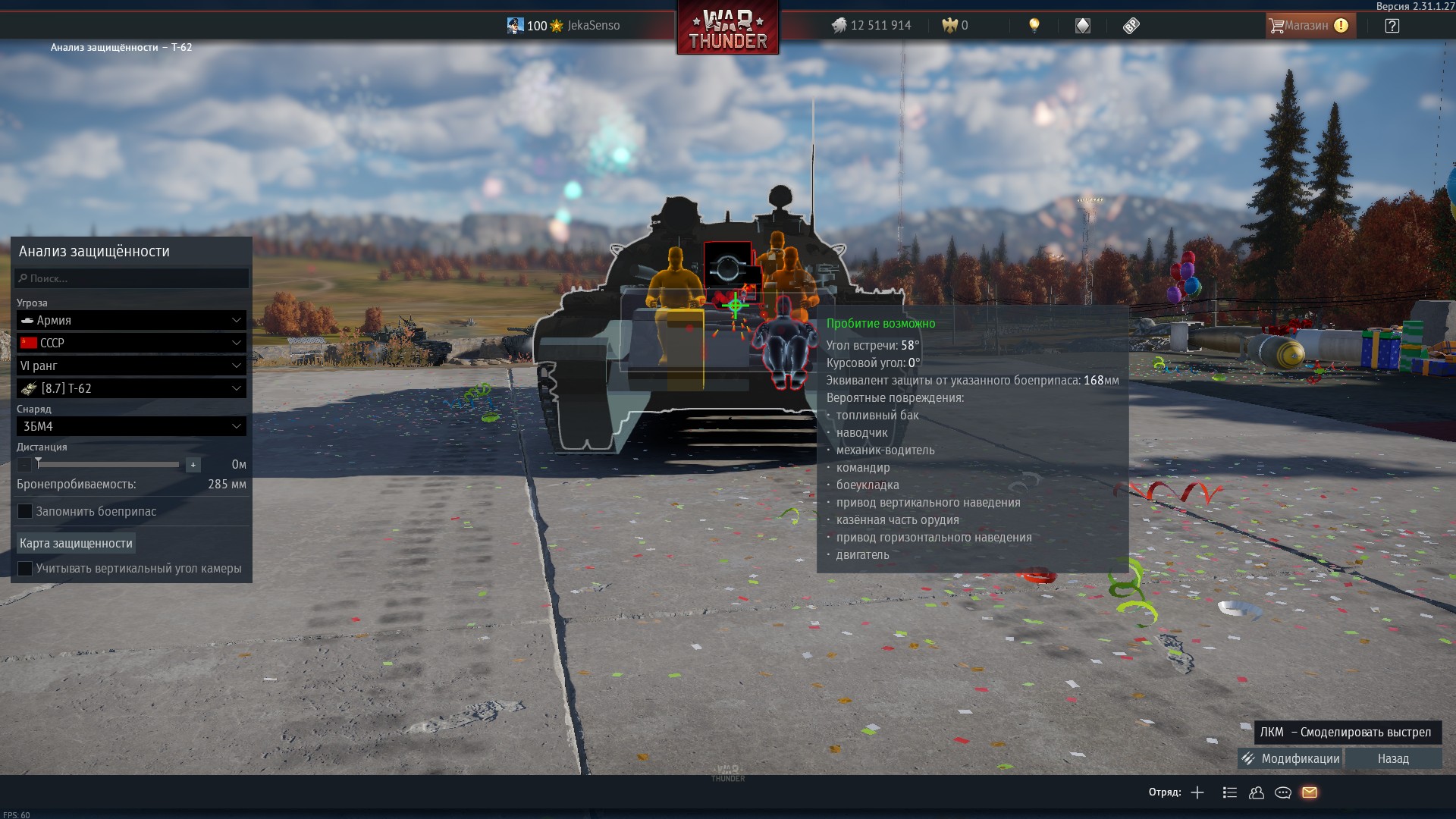Viewport: 1456px width, 819px height.
Task: Open the СССР nation dropdown
Action: pos(132,343)
